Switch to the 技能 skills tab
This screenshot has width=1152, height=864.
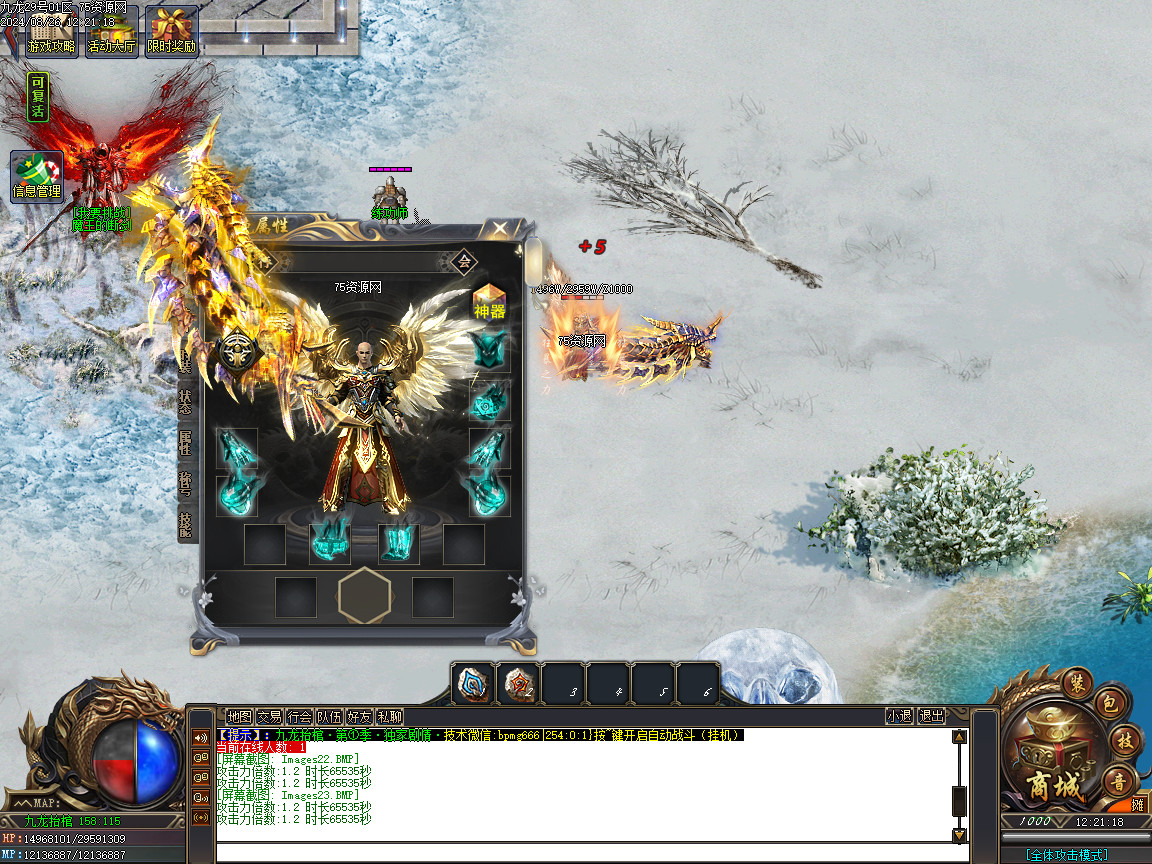pos(186,525)
